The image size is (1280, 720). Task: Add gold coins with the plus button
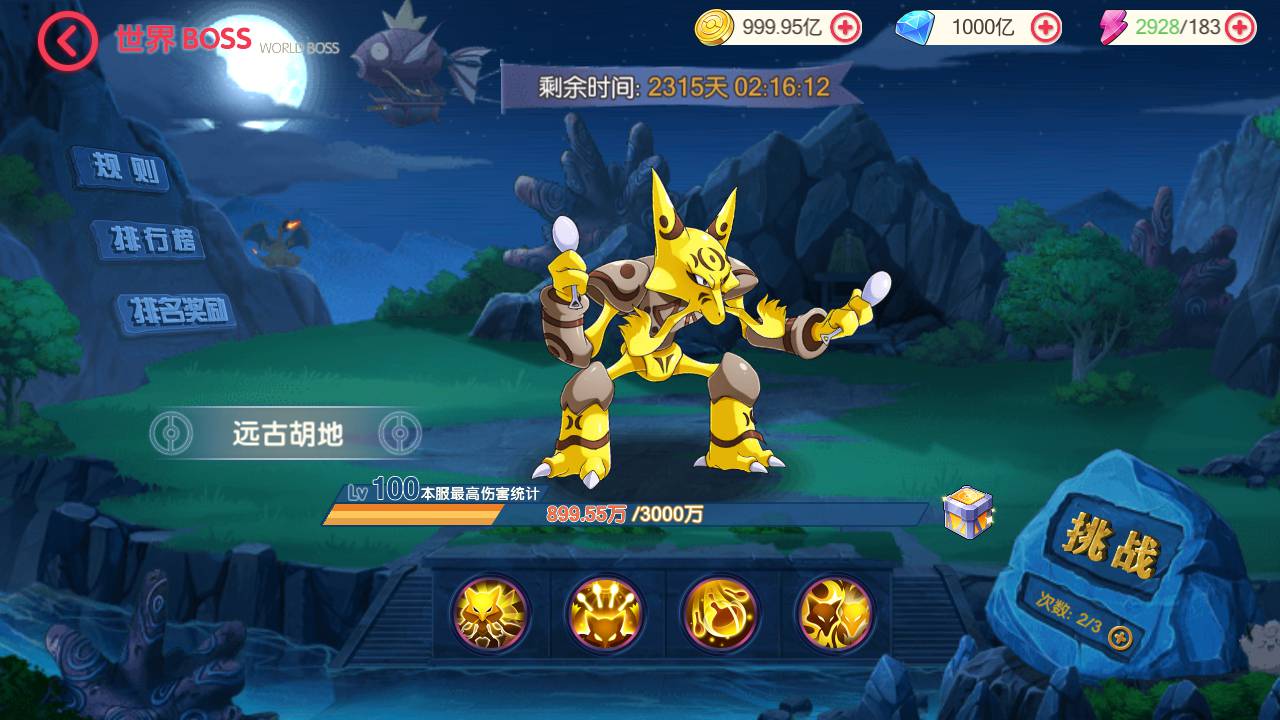(845, 28)
